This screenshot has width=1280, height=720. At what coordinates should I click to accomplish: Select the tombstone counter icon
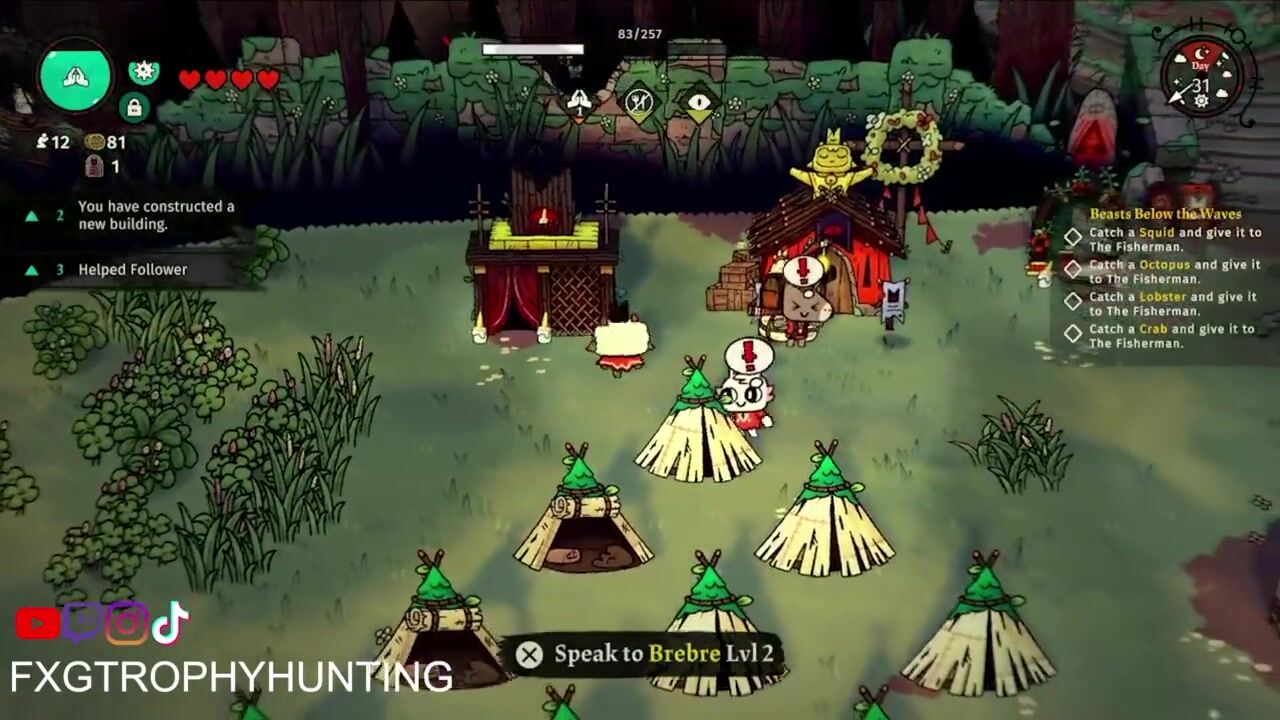[x=95, y=167]
